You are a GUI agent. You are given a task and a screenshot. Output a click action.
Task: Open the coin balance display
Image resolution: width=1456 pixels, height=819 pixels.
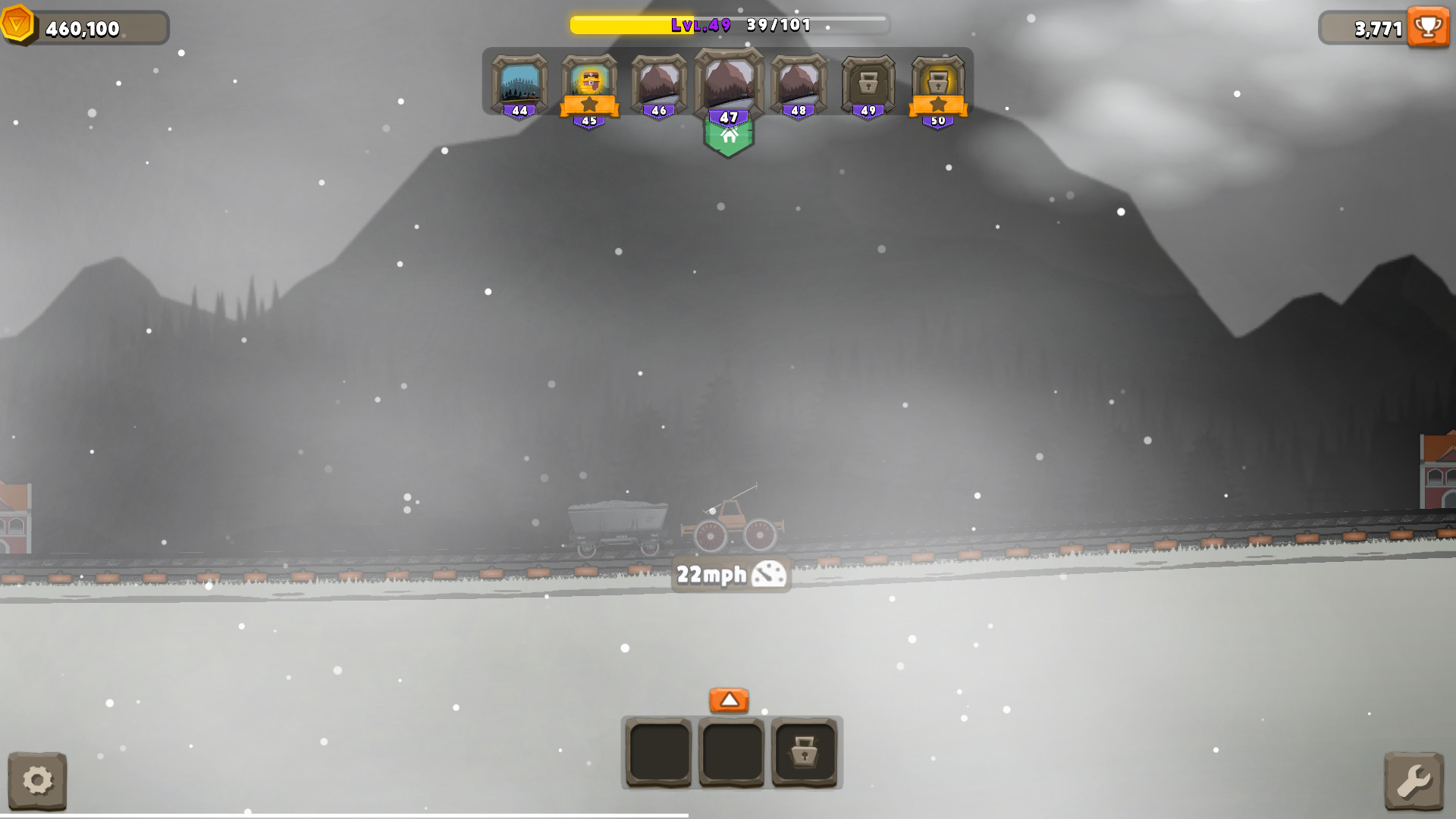[x=83, y=27]
